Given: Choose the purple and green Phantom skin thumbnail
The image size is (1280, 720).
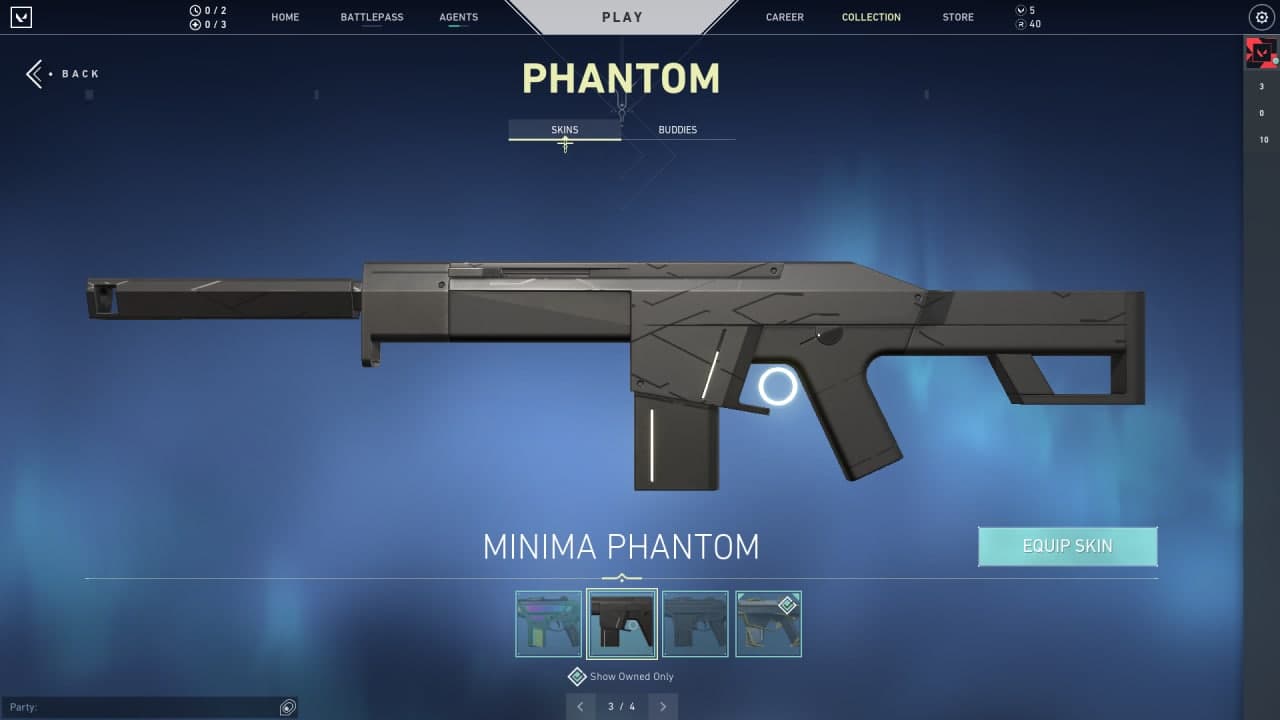Looking at the screenshot, I should 548,624.
